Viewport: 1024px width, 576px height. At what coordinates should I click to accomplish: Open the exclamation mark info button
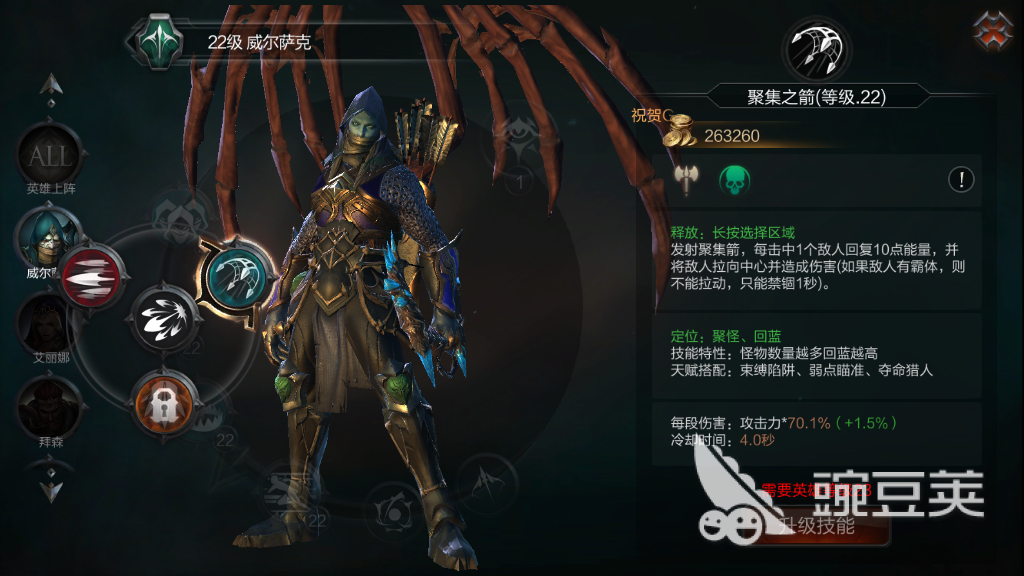[961, 179]
